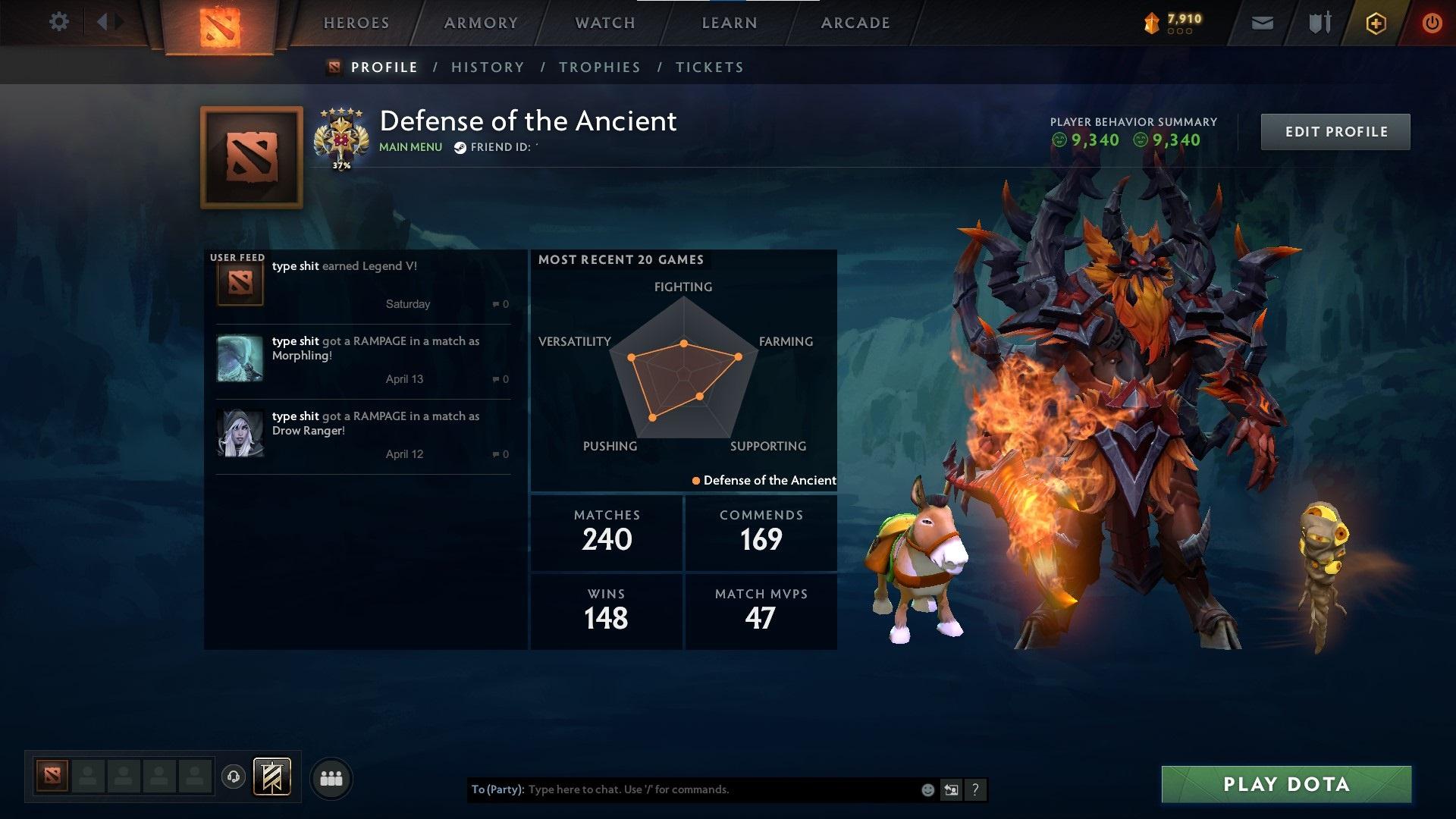Open the ARCADE menu
The image size is (1456, 819).
[x=855, y=23]
